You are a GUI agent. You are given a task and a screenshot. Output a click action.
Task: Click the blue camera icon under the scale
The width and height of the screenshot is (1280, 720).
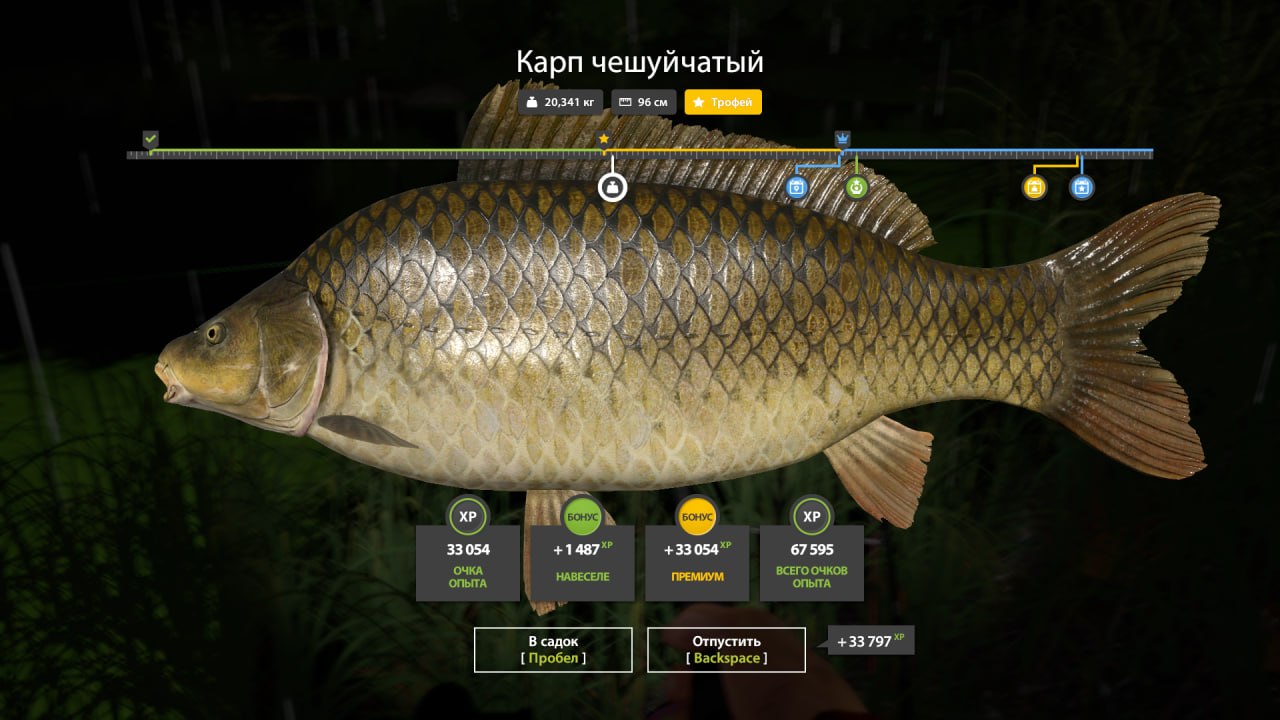pyautogui.click(x=795, y=188)
